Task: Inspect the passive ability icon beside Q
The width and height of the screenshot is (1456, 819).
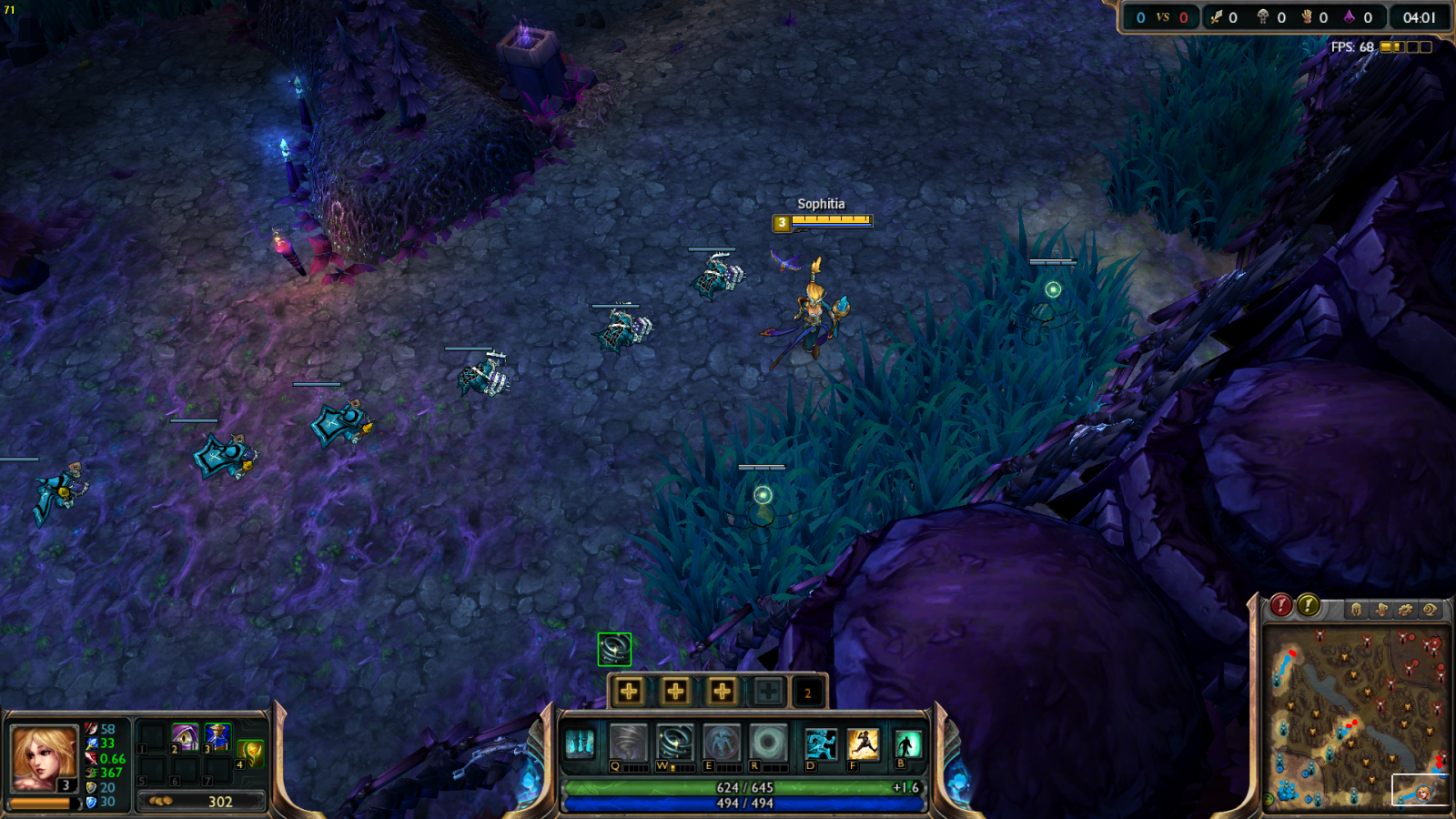Action: (580, 744)
